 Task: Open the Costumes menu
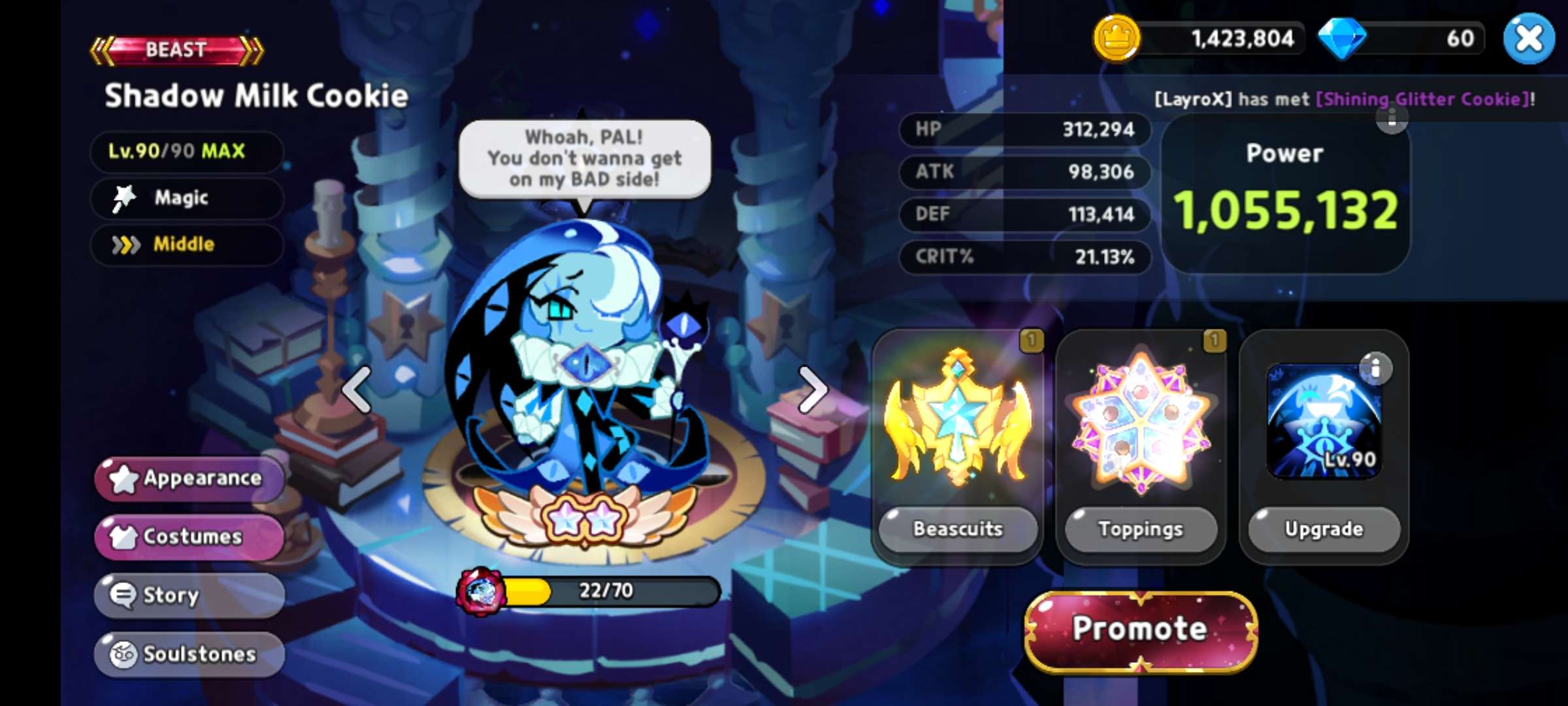point(189,537)
